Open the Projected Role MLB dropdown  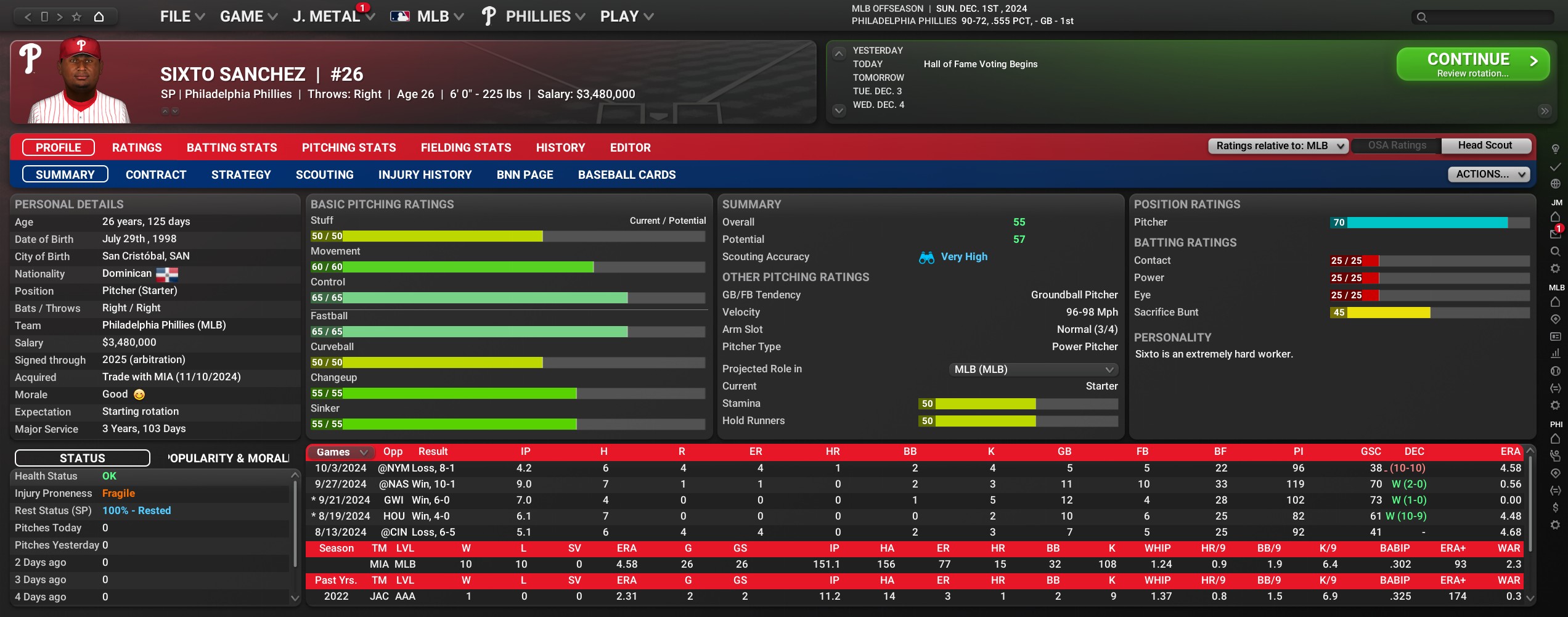click(x=1033, y=369)
